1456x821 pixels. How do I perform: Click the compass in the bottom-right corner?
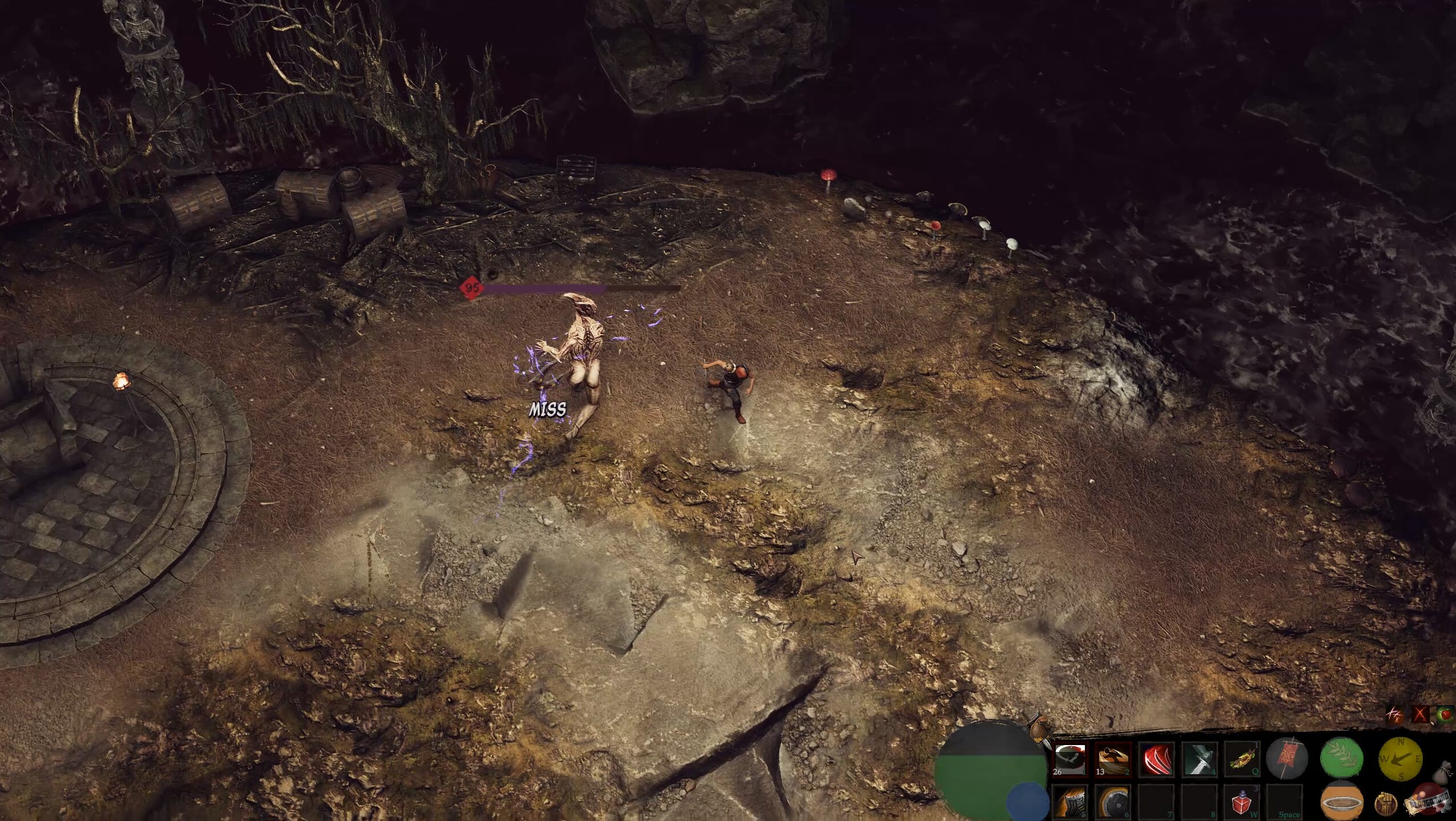tap(1401, 759)
